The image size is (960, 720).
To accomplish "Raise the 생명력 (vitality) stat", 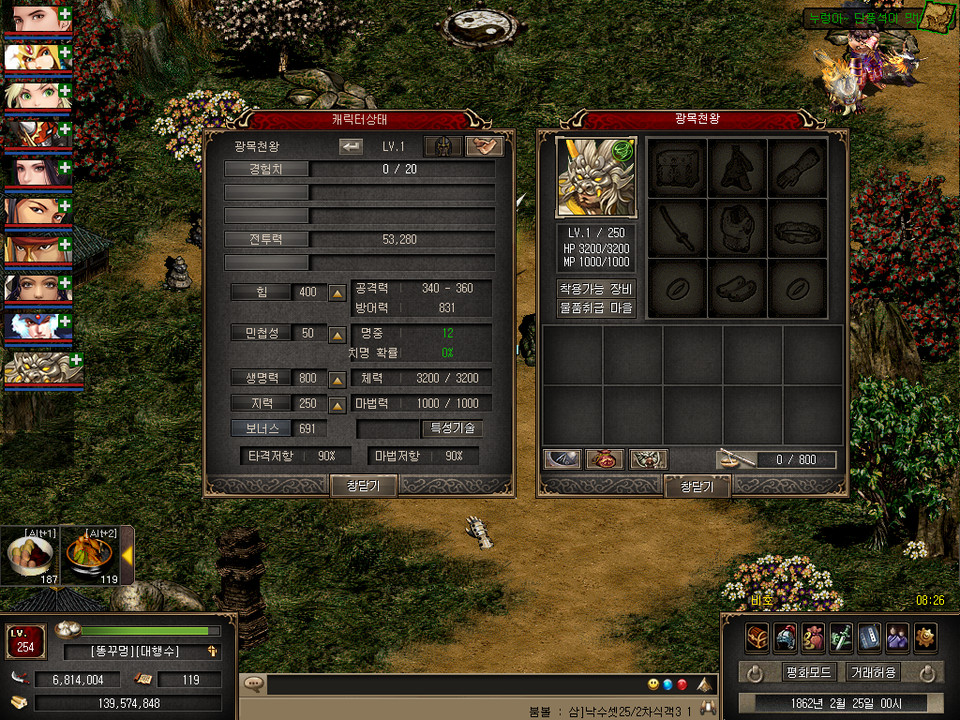I will pyautogui.click(x=338, y=379).
